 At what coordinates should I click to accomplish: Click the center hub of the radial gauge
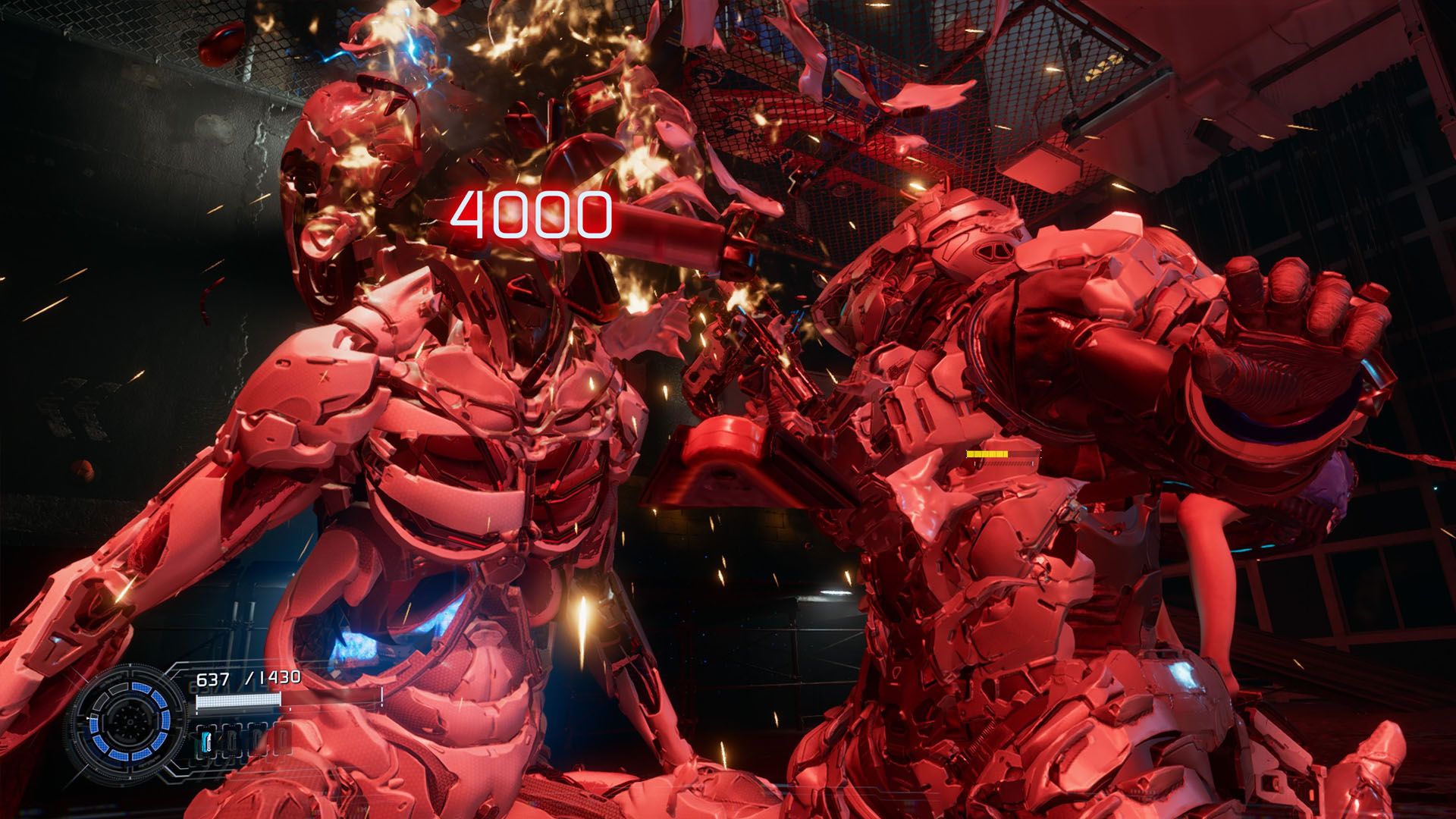(130, 720)
